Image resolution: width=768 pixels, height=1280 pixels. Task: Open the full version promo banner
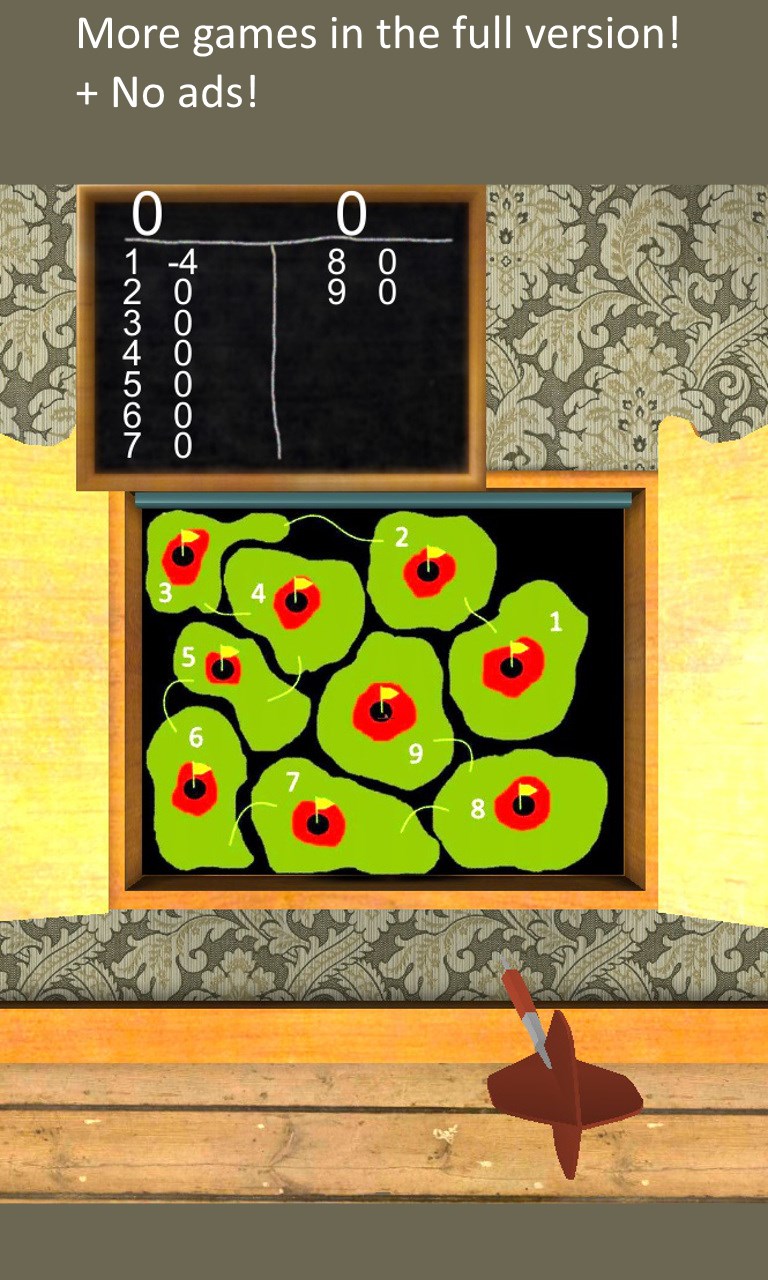378,62
